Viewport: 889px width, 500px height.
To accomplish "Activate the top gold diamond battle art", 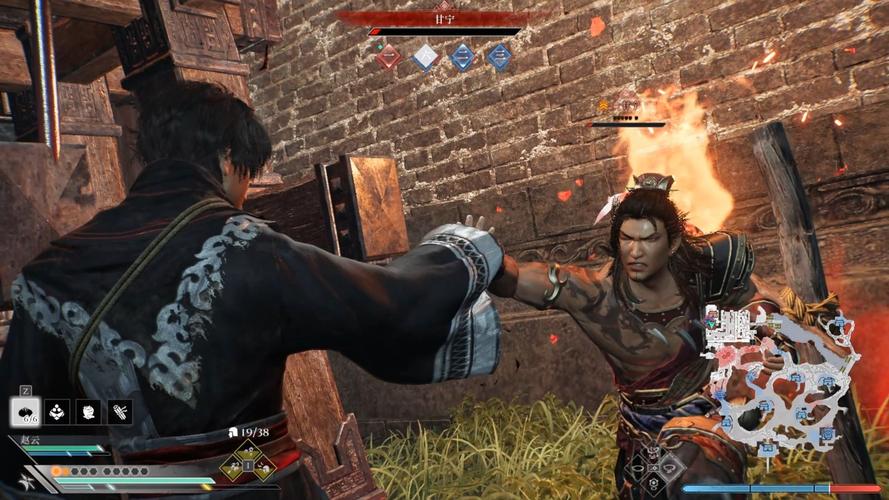I will (247, 450).
